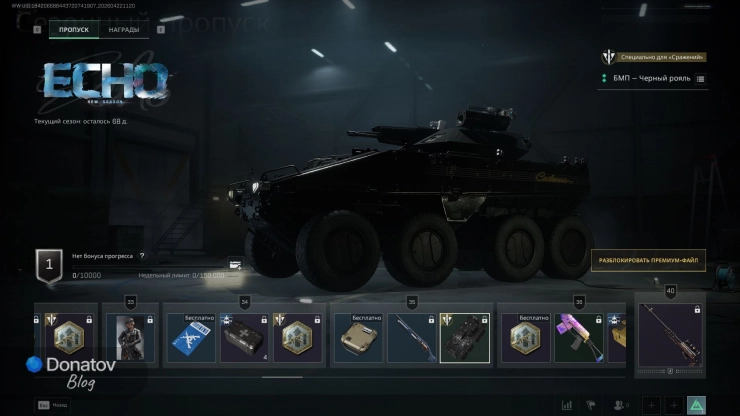The image size is (740, 416).
Task: Open the progress bonus question mark help
Action: tap(142, 257)
